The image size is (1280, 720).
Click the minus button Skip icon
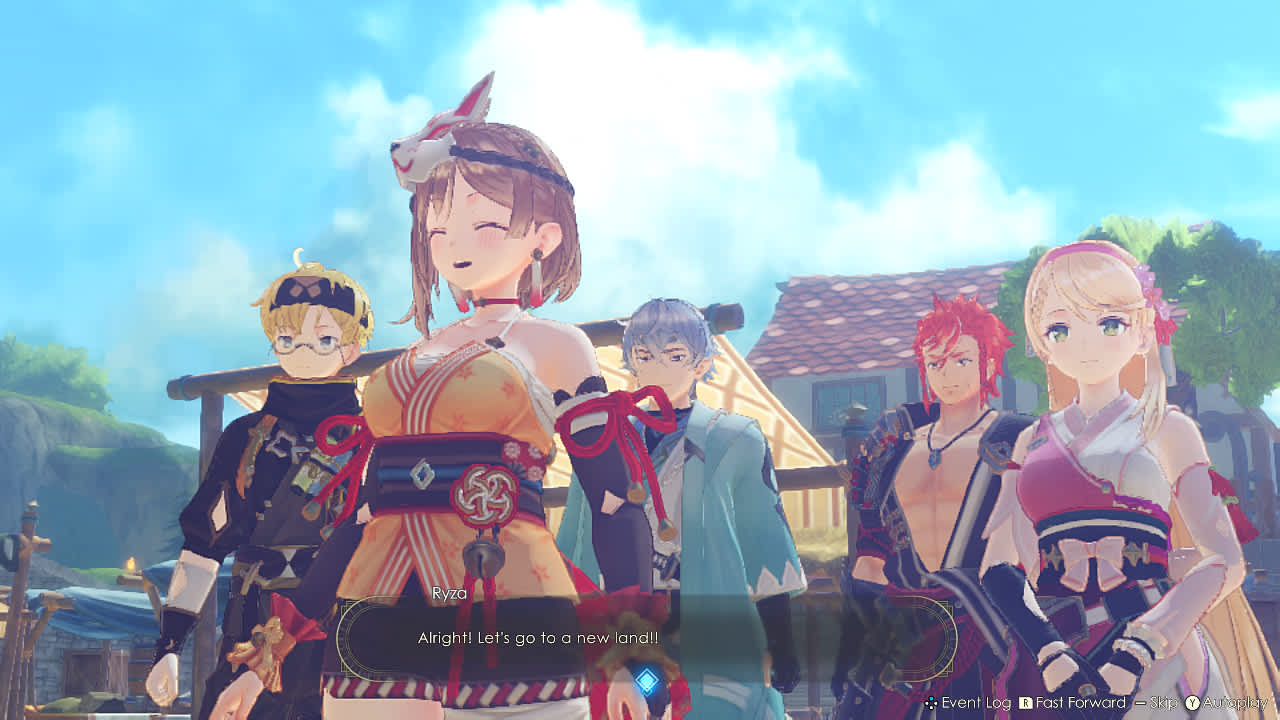coord(1140,702)
